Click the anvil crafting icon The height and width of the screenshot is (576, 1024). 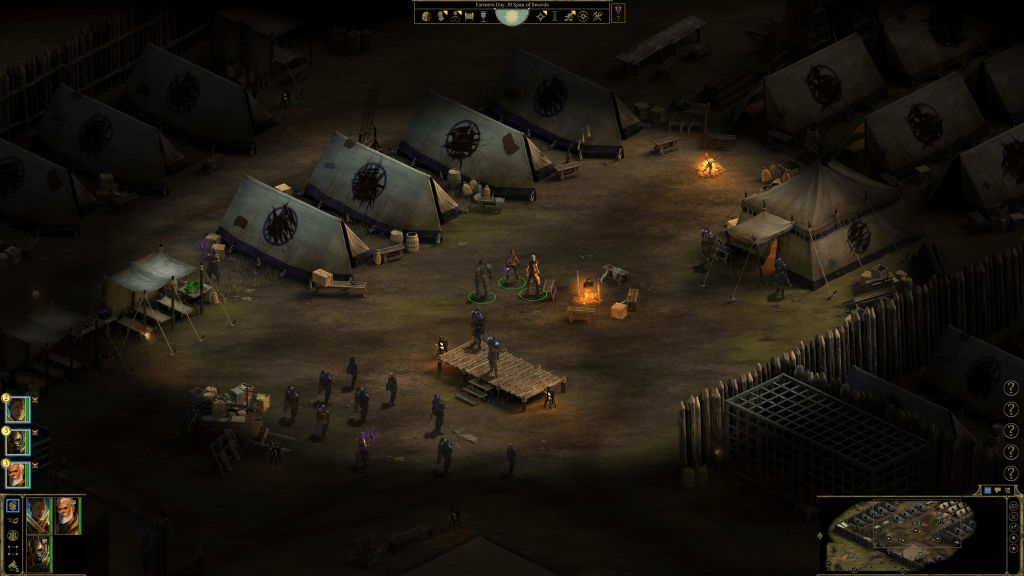569,16
